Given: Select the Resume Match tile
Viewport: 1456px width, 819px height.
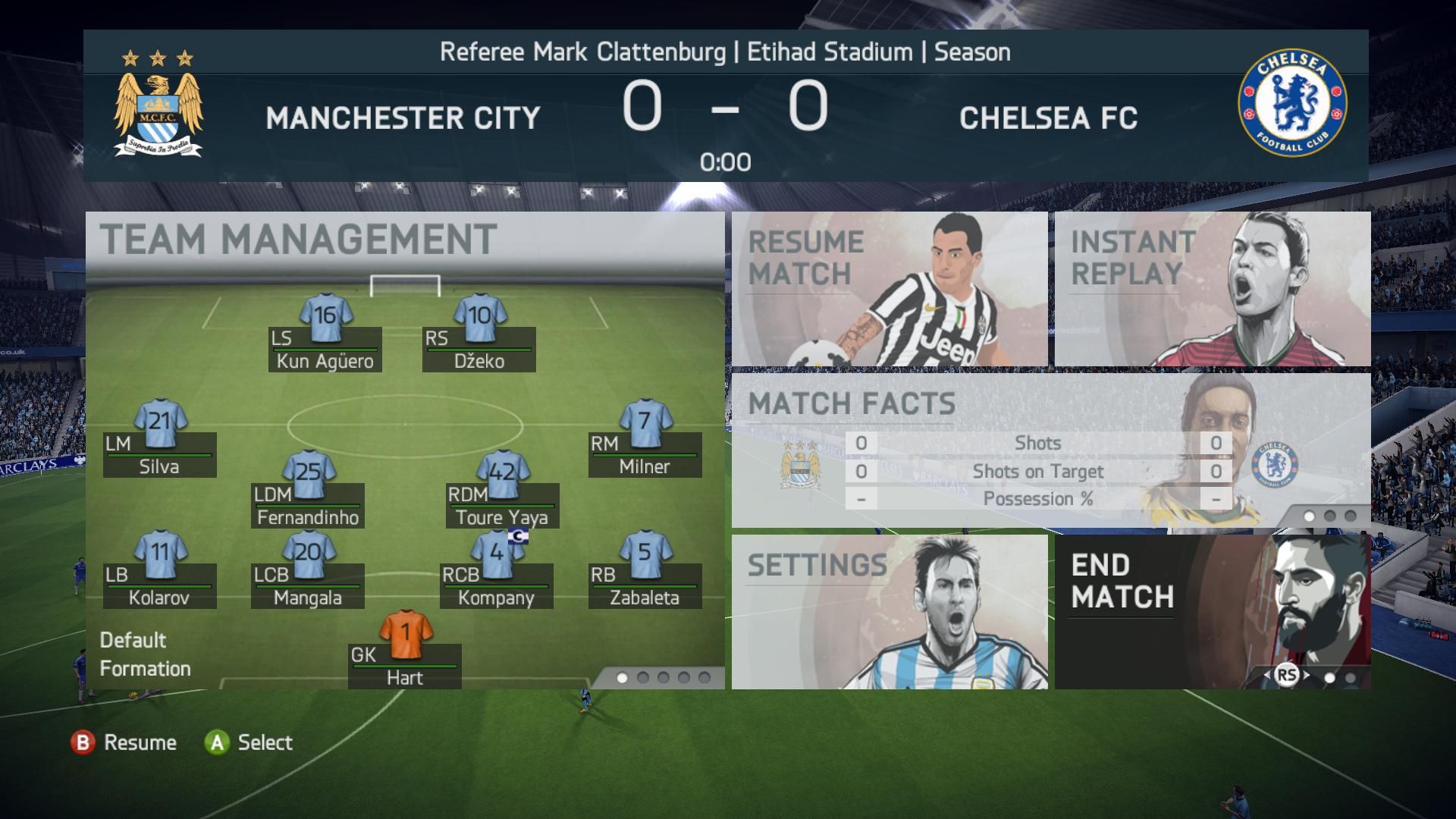Looking at the screenshot, I should (x=889, y=289).
